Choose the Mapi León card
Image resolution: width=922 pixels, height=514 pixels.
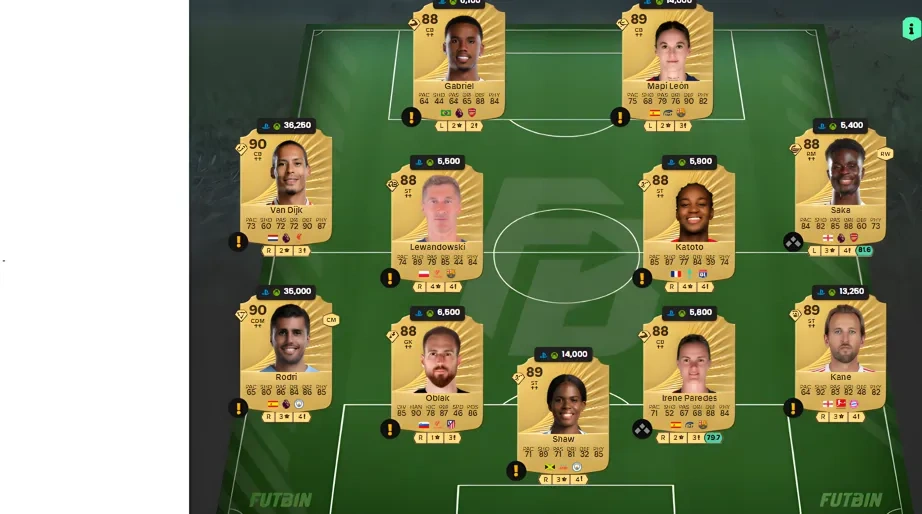click(x=667, y=60)
